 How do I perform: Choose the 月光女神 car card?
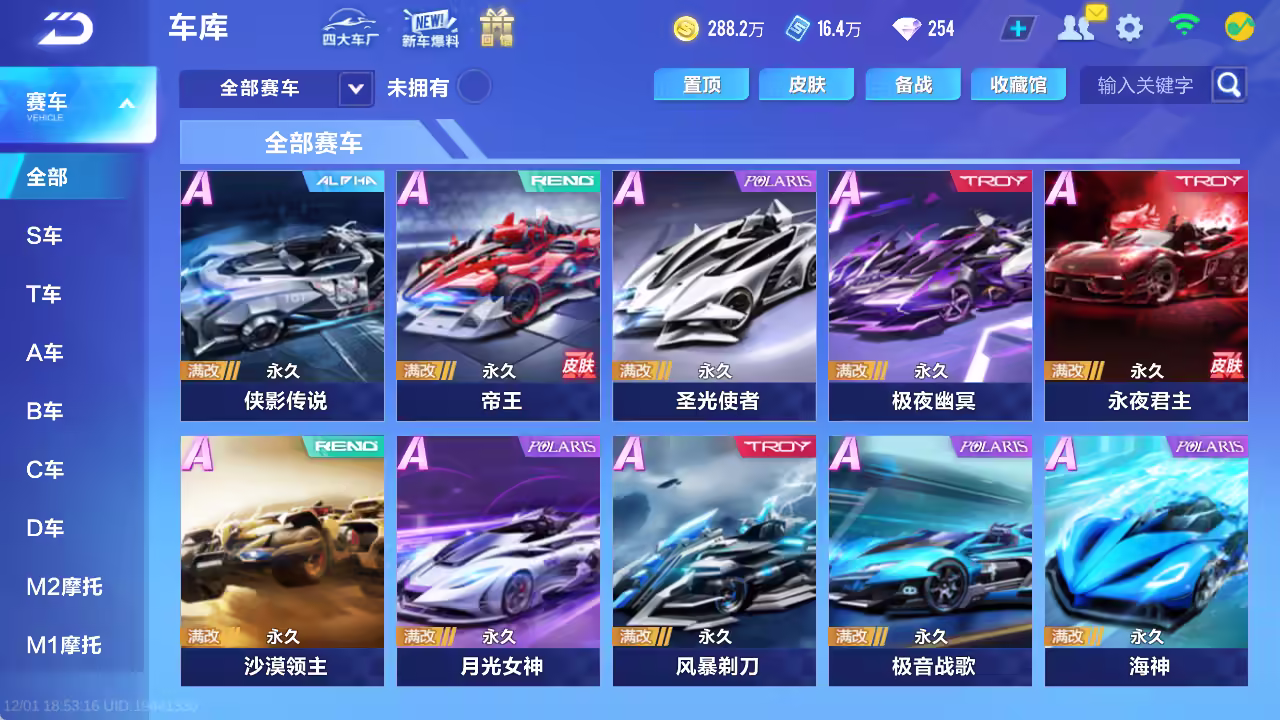498,560
